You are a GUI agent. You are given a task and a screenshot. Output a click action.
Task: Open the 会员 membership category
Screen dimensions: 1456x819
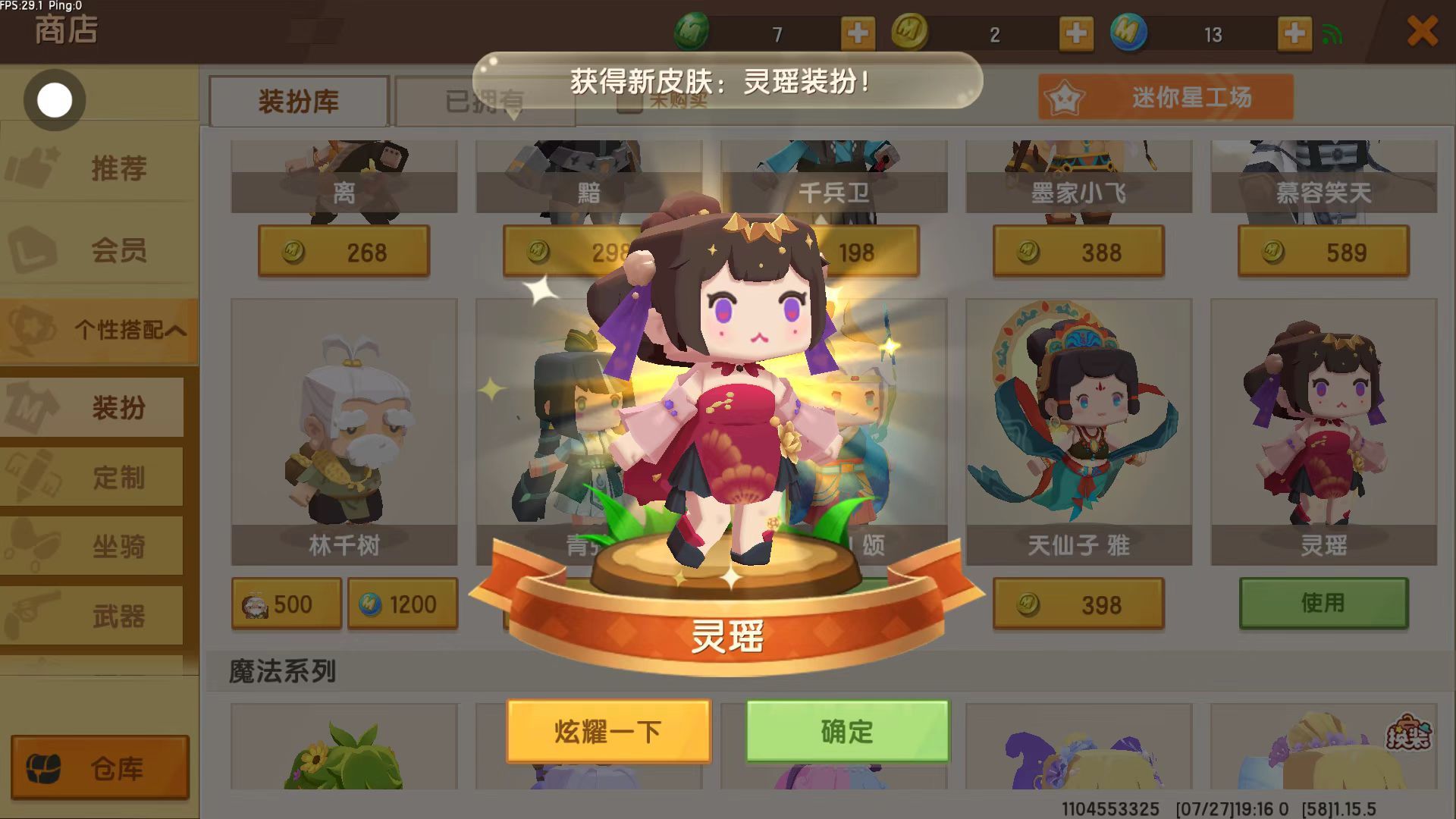coord(99,249)
